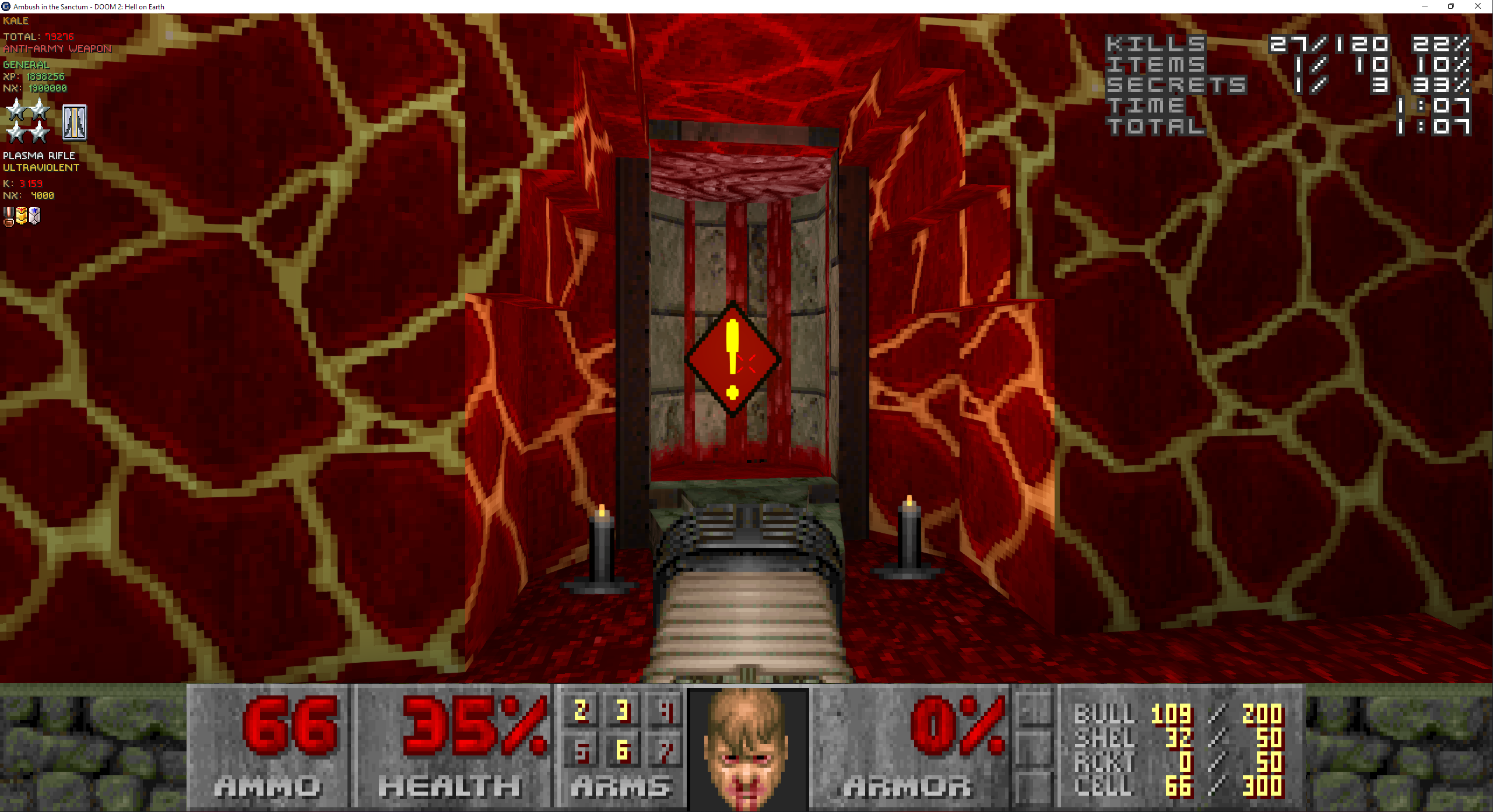Screen dimensions: 1493x812
Task: Click Doomguy's face on the status bar
Action: pos(747,748)
